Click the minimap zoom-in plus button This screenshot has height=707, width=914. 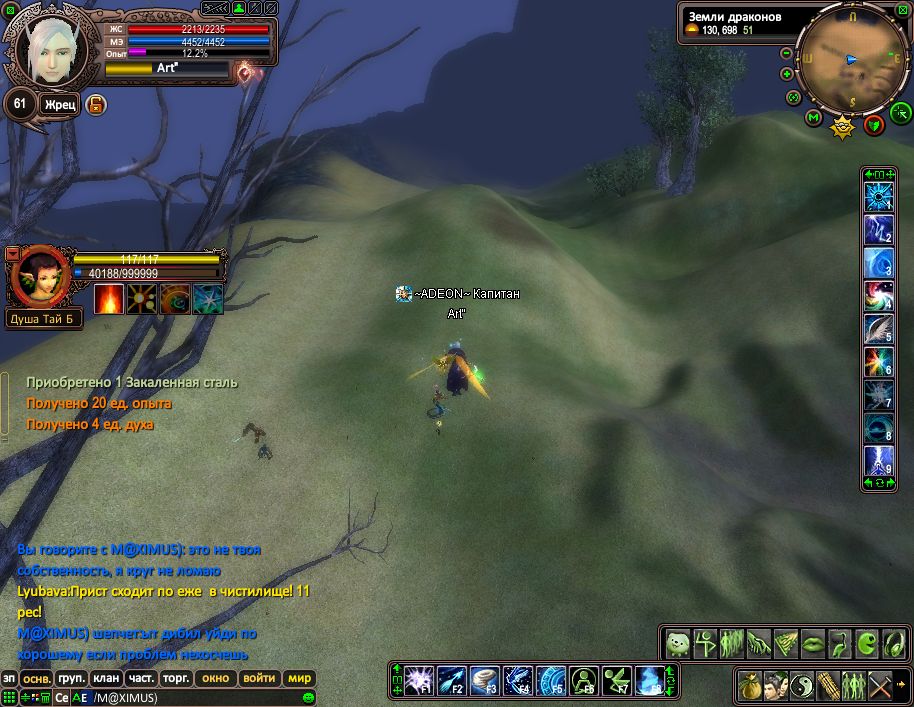pos(786,74)
